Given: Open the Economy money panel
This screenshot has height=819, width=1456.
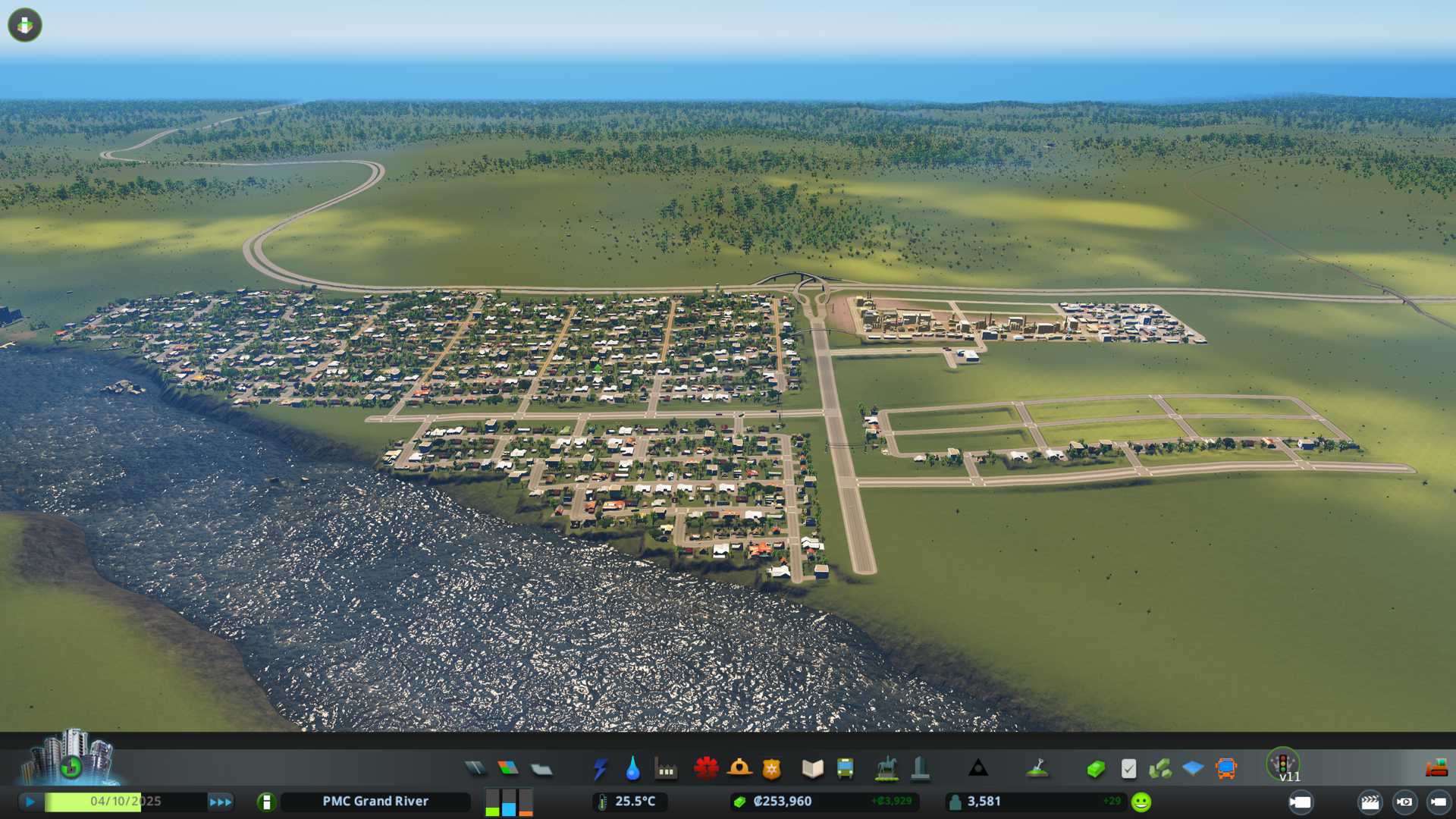Looking at the screenshot, I should tap(1095, 769).
